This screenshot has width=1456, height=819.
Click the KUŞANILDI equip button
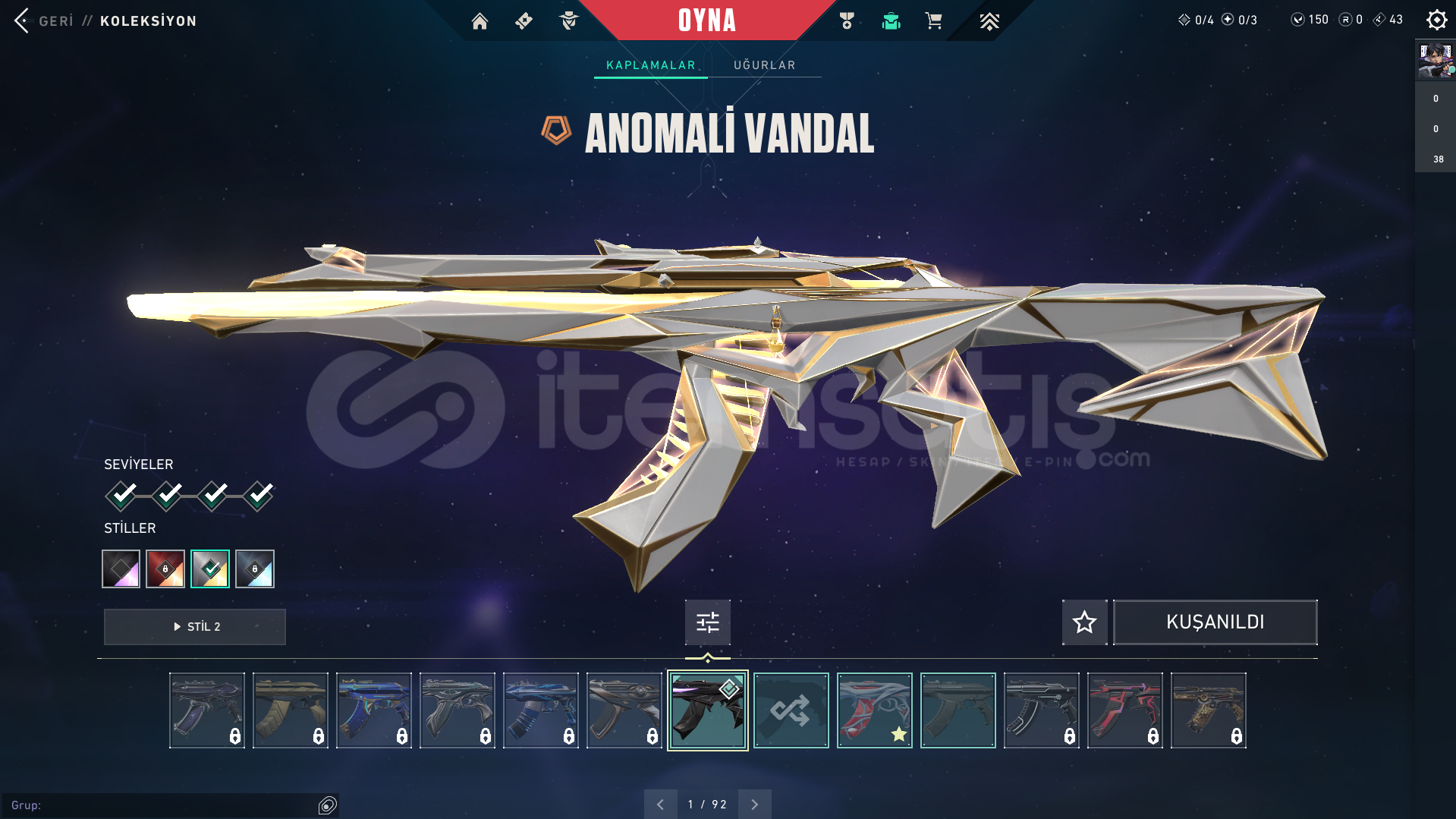[x=1215, y=622]
